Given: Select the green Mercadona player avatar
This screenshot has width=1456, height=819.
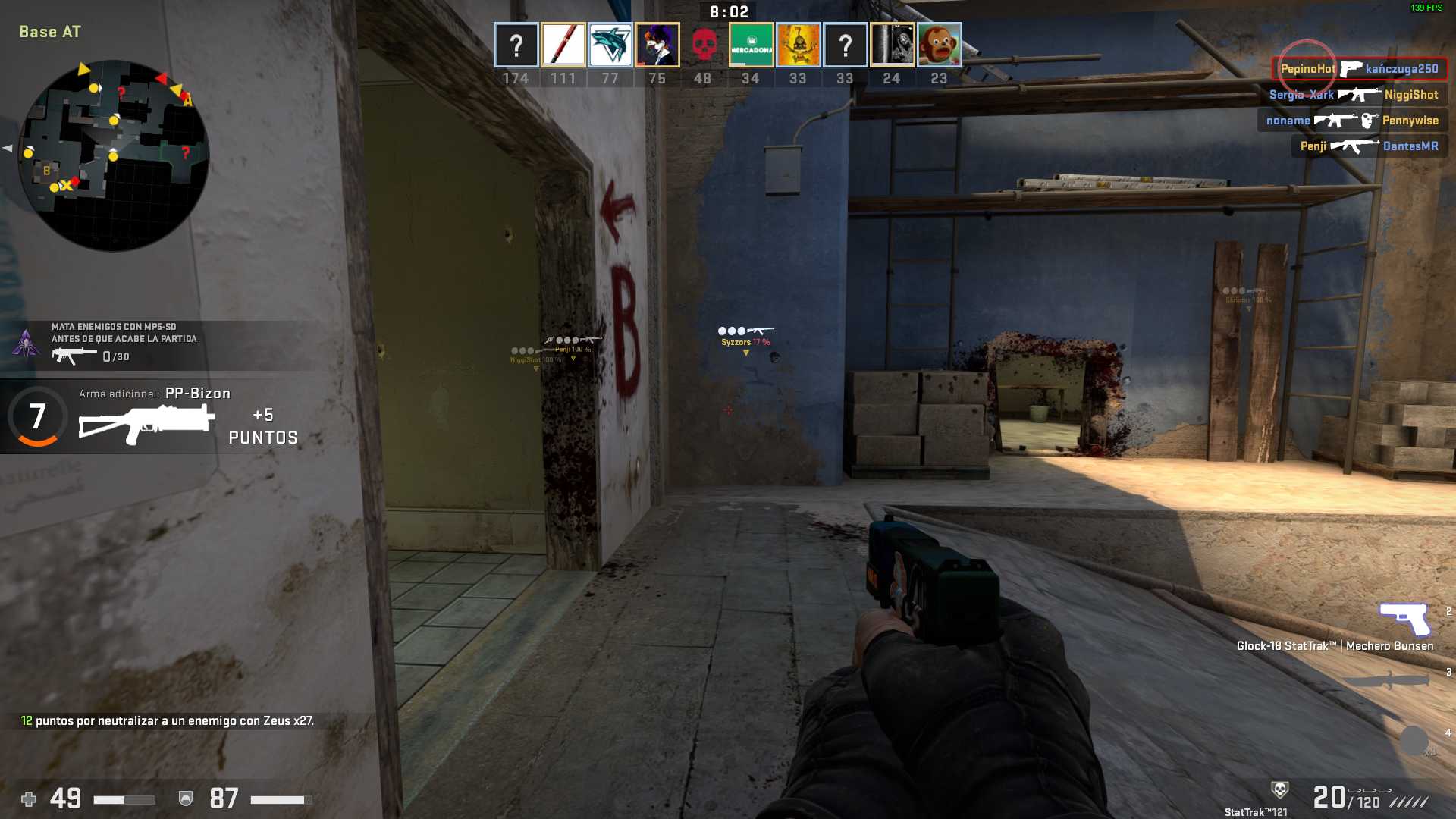Looking at the screenshot, I should (751, 45).
